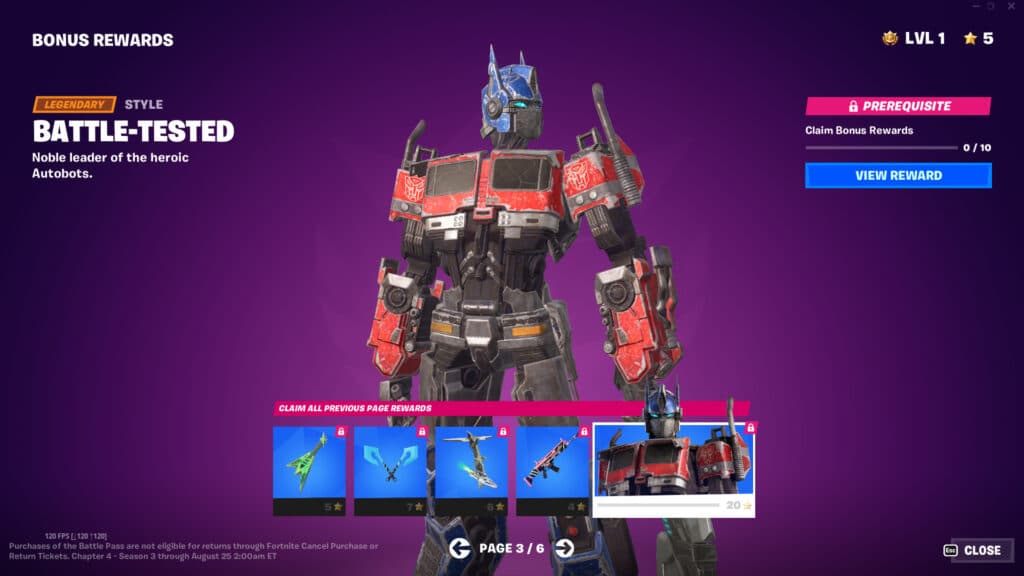This screenshot has height=576, width=1024.
Task: Choose the blue dual-axes reward tile
Action: 390,468
